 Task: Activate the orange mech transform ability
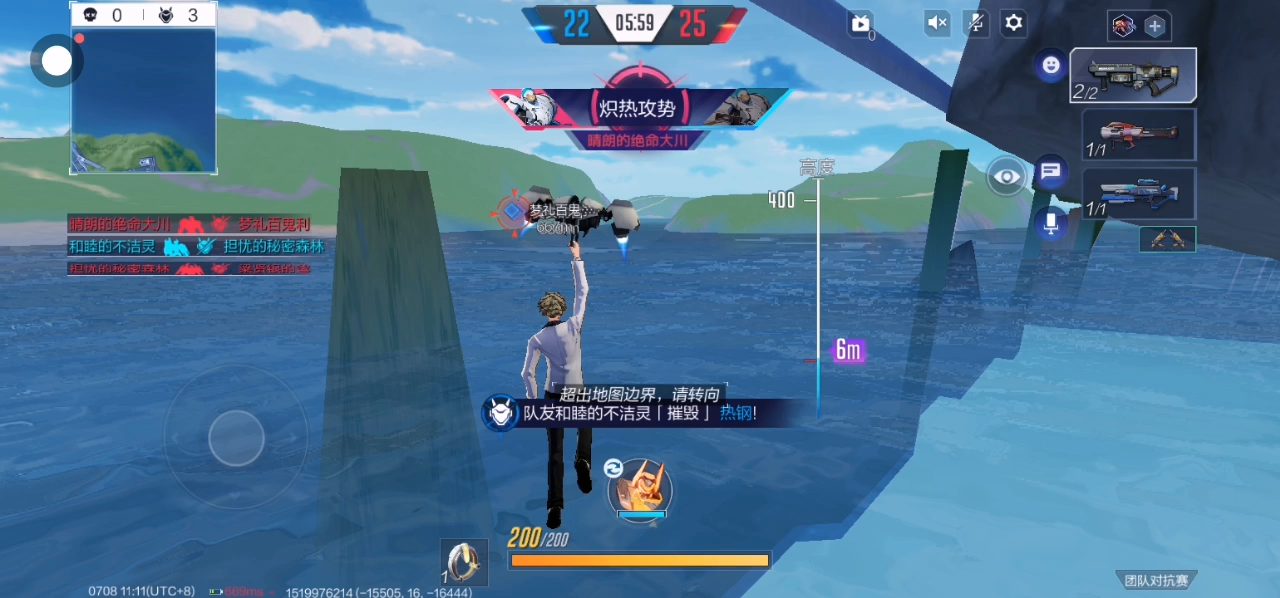click(x=639, y=492)
